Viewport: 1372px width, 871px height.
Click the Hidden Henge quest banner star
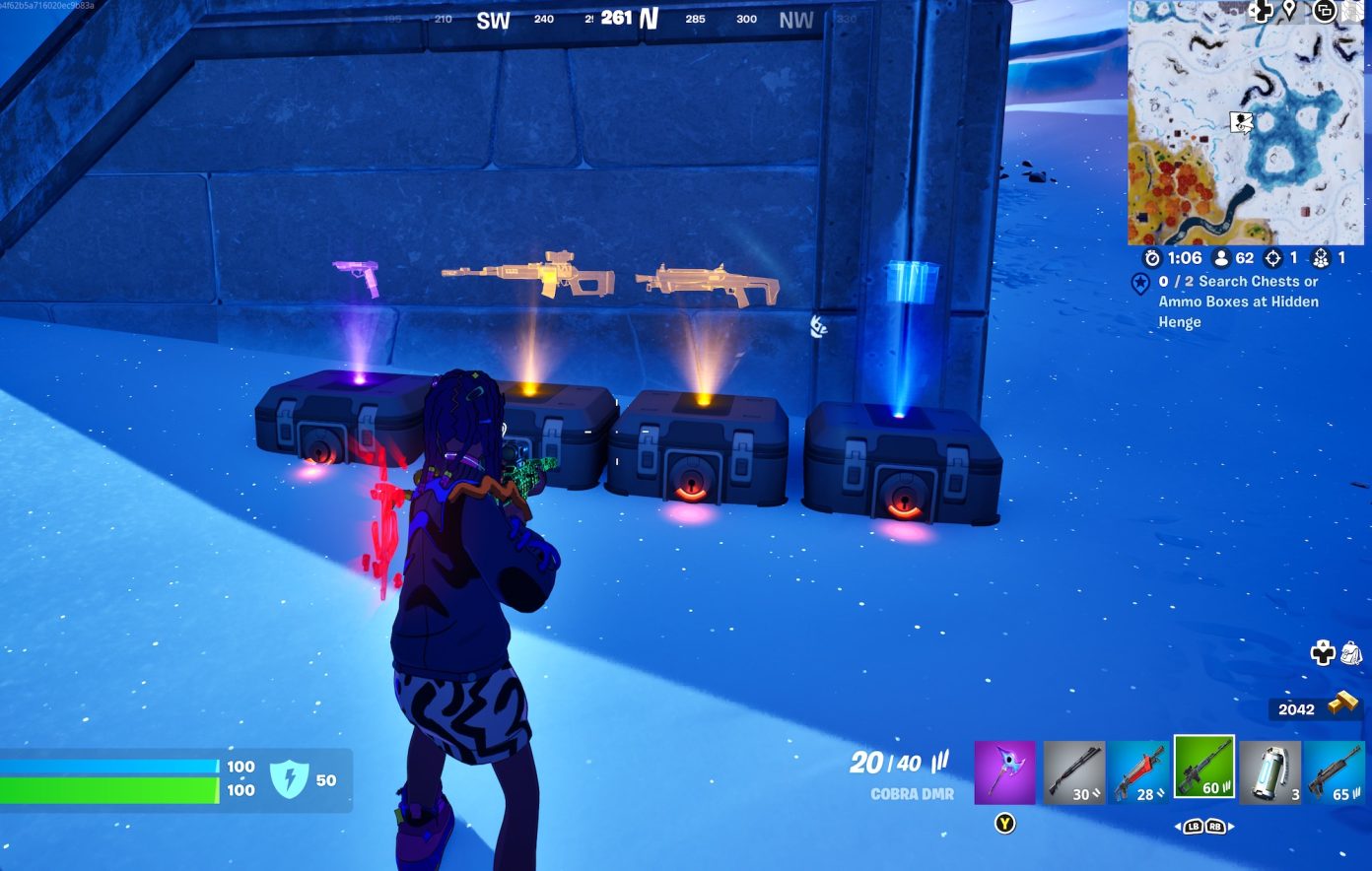click(1140, 283)
